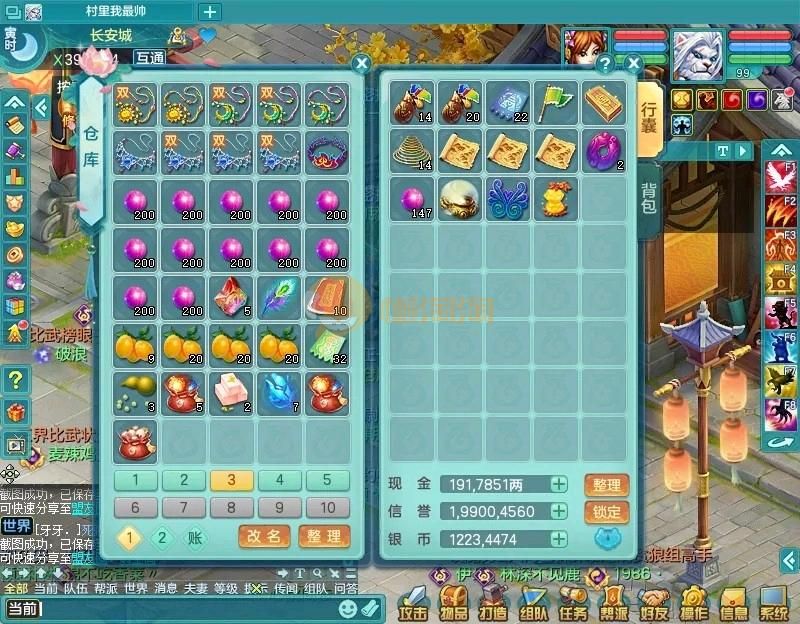The image size is (800, 624).
Task: Click the 改名 rename button
Action: [264, 537]
